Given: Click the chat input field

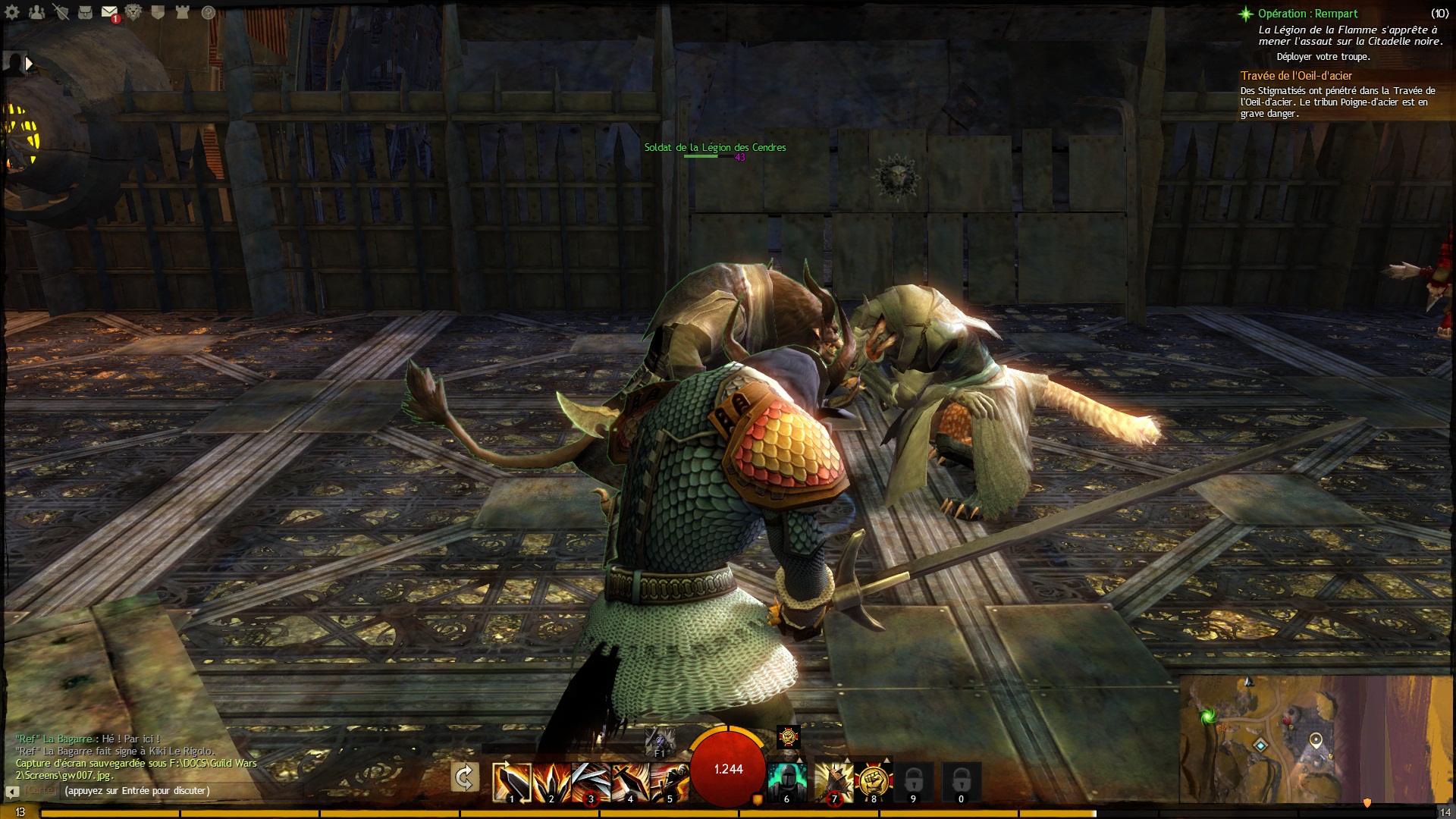Looking at the screenshot, I should (x=136, y=791).
